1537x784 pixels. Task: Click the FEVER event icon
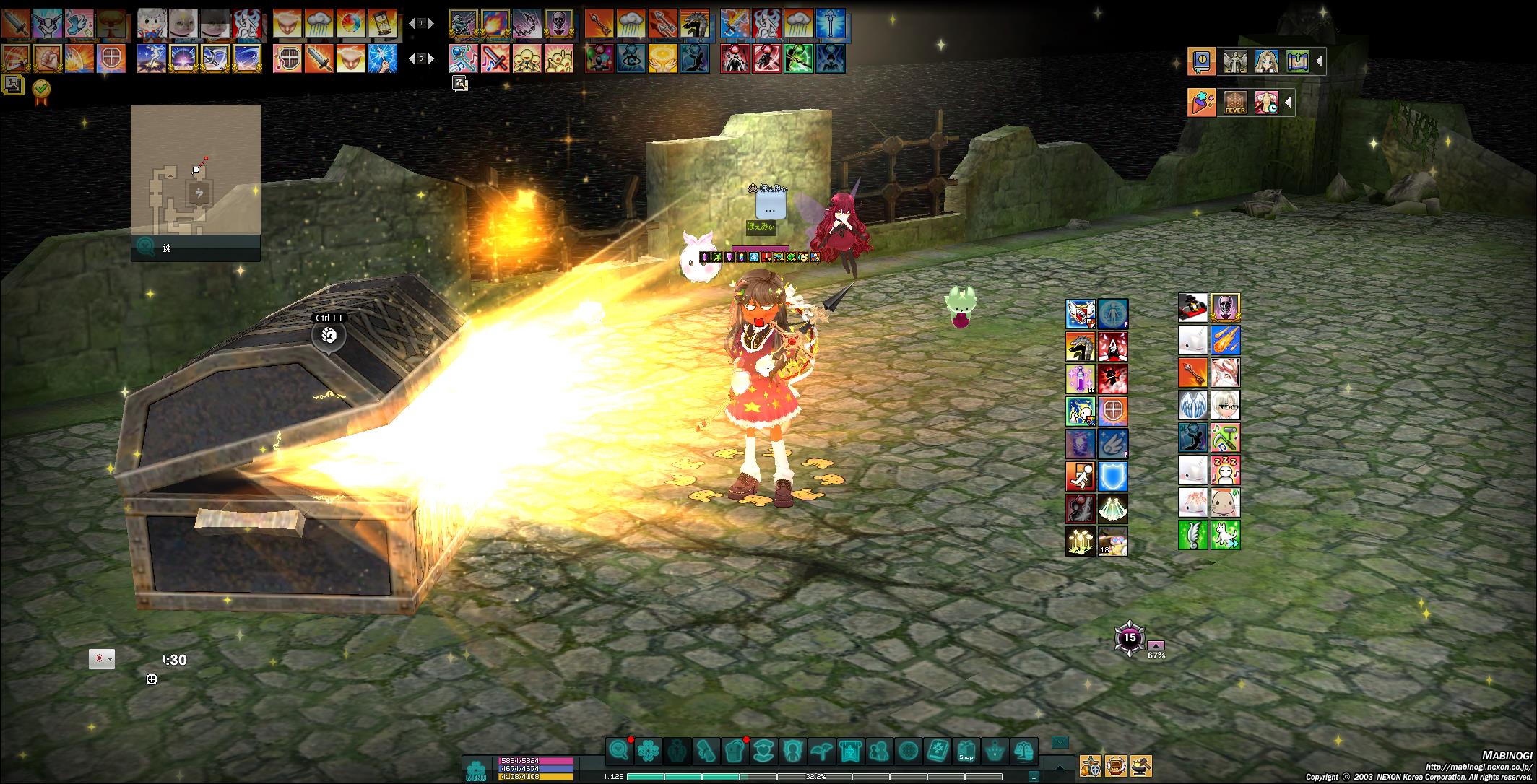1235,103
